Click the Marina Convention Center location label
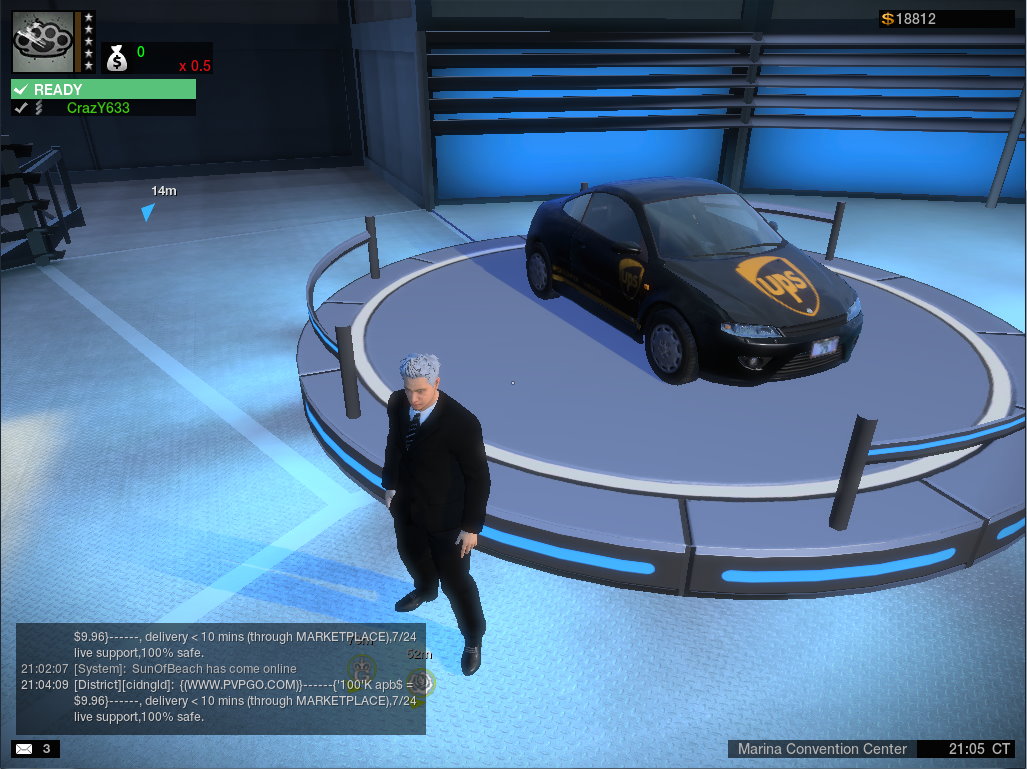The width and height of the screenshot is (1027, 769). (822, 749)
